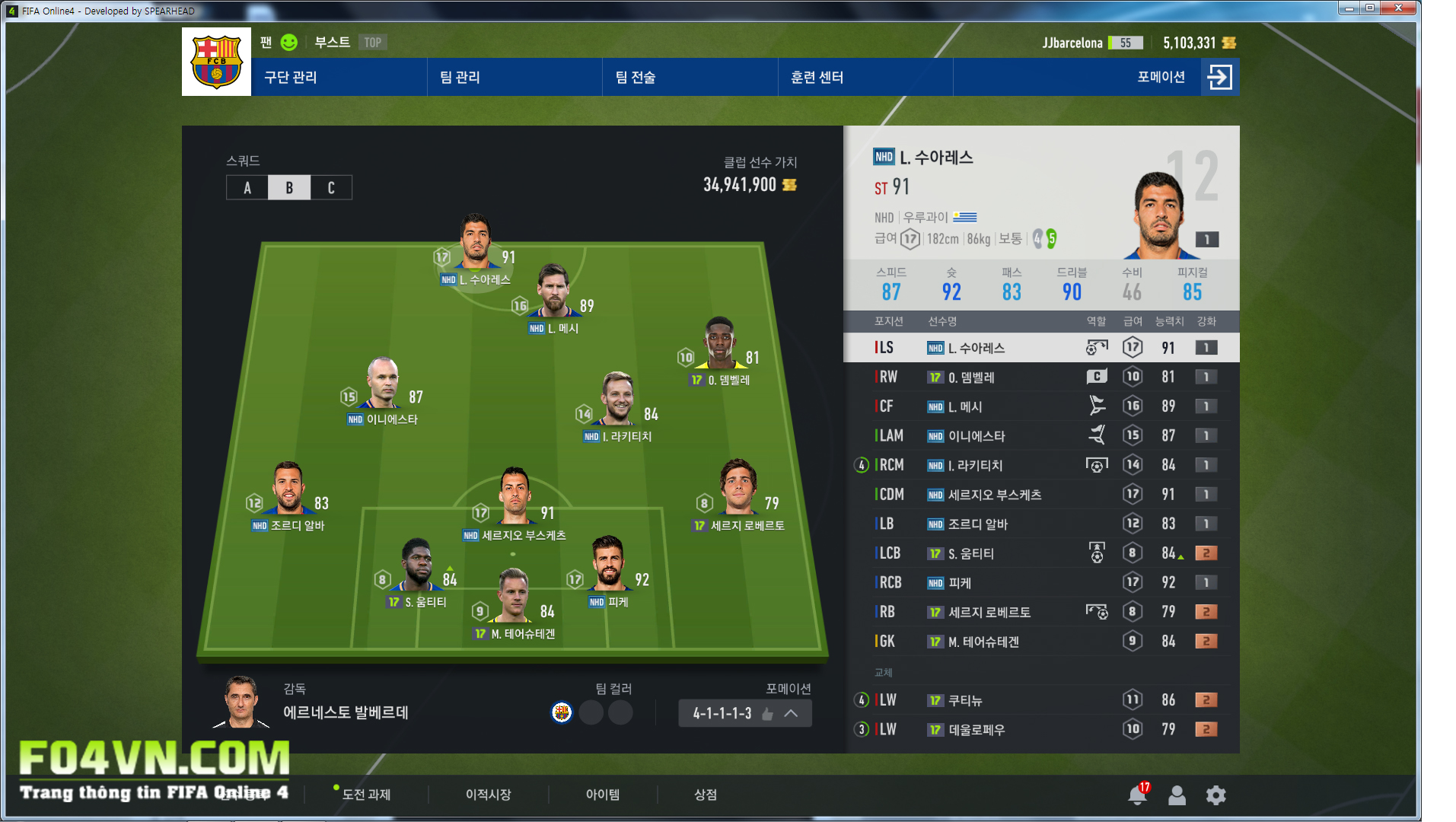Switch to squad A tab
The height and width of the screenshot is (822, 1456).
[x=247, y=188]
